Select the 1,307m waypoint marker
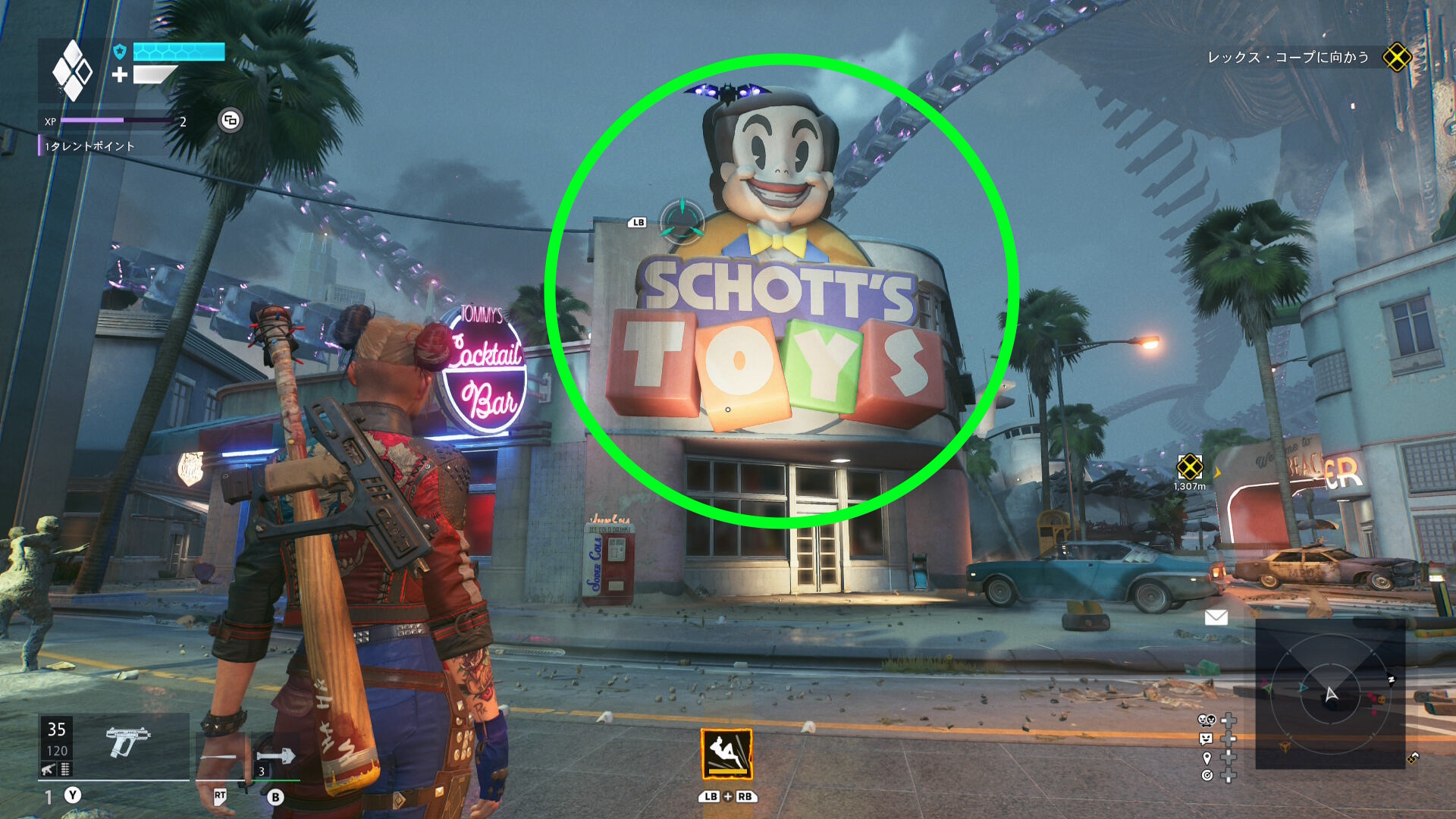 [x=1189, y=467]
